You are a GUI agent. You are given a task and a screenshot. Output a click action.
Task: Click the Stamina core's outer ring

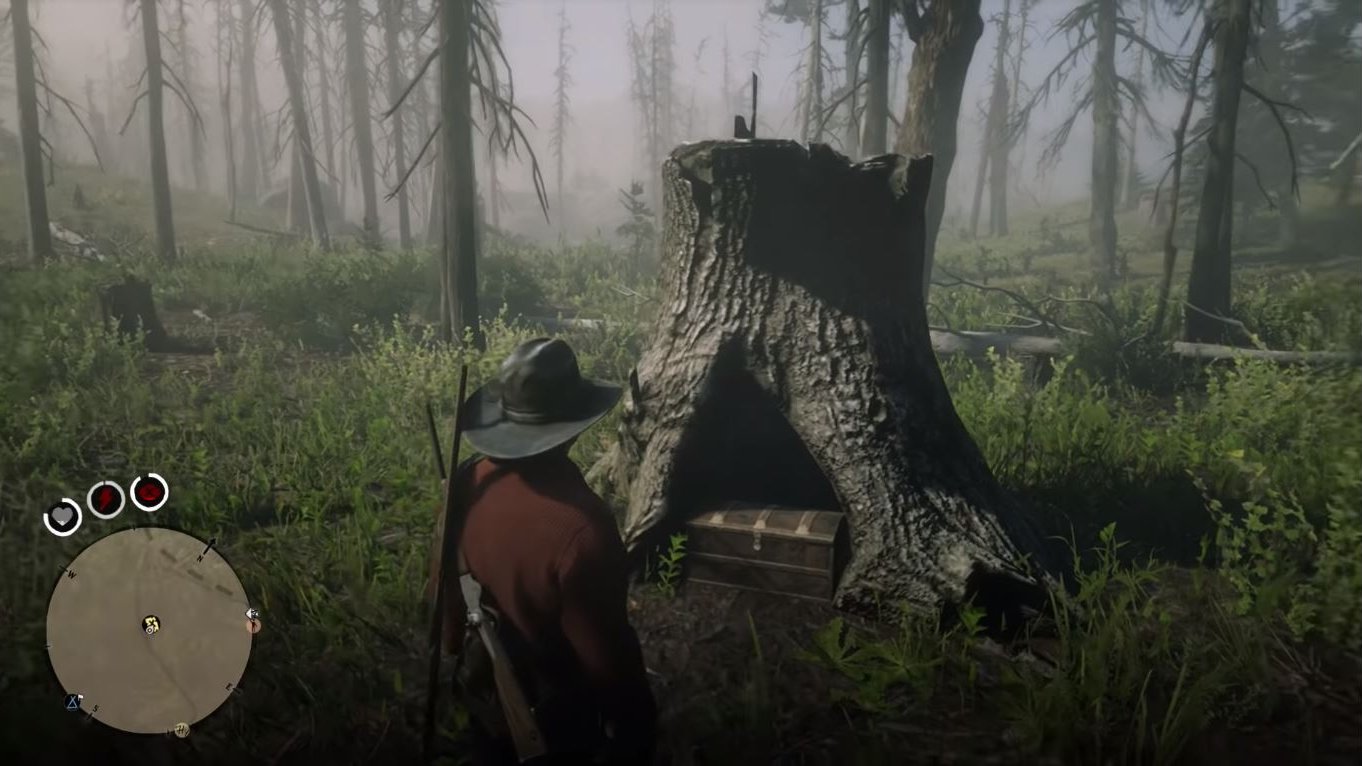point(105,479)
